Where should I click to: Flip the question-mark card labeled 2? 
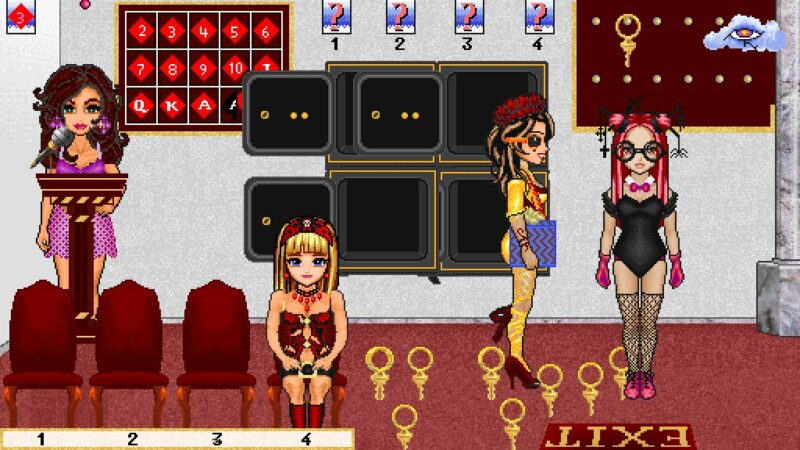tap(399, 17)
